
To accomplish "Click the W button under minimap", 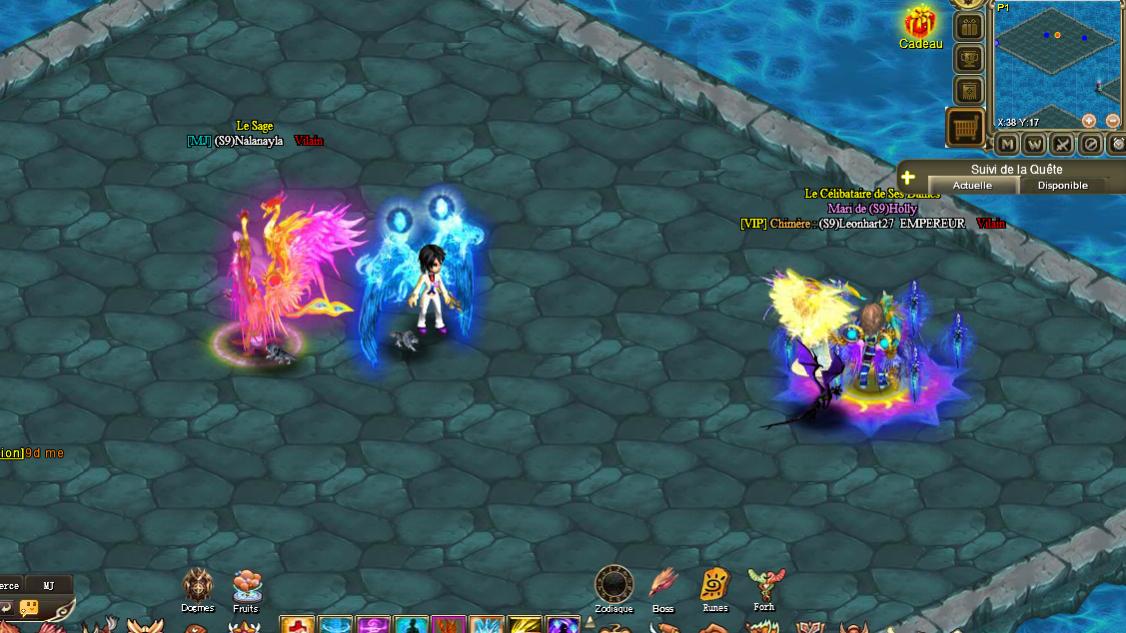I will point(1035,144).
